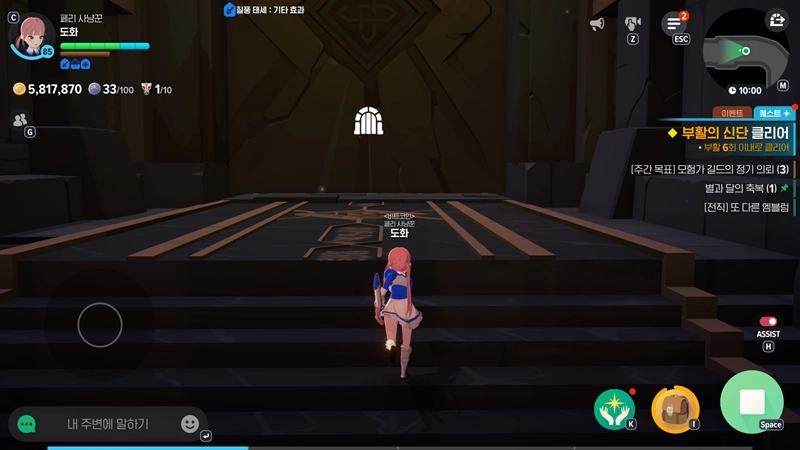The width and height of the screenshot is (800, 450).
Task: Open the emoji smiley button
Action: click(189, 424)
